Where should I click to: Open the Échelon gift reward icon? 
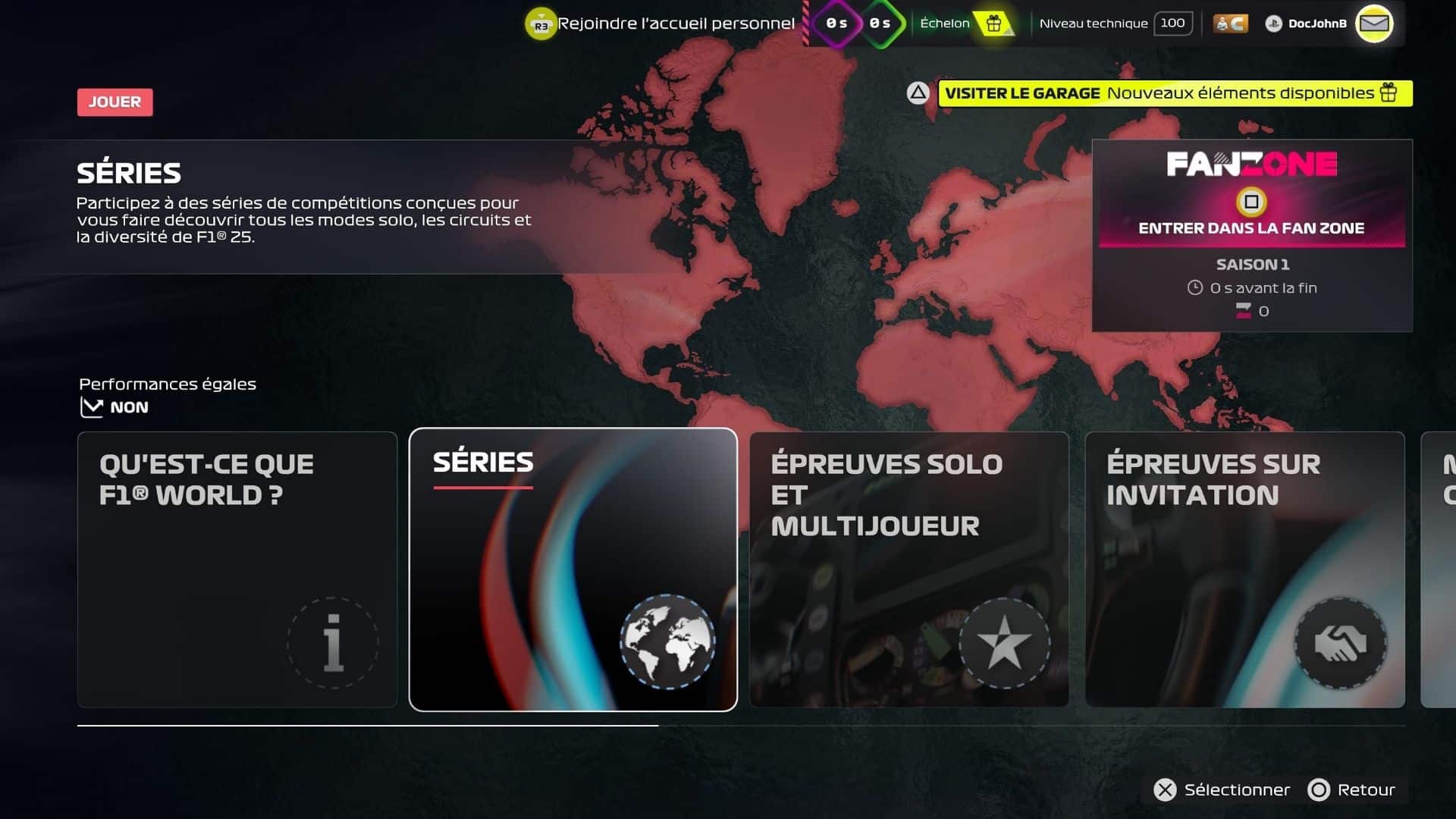click(993, 24)
